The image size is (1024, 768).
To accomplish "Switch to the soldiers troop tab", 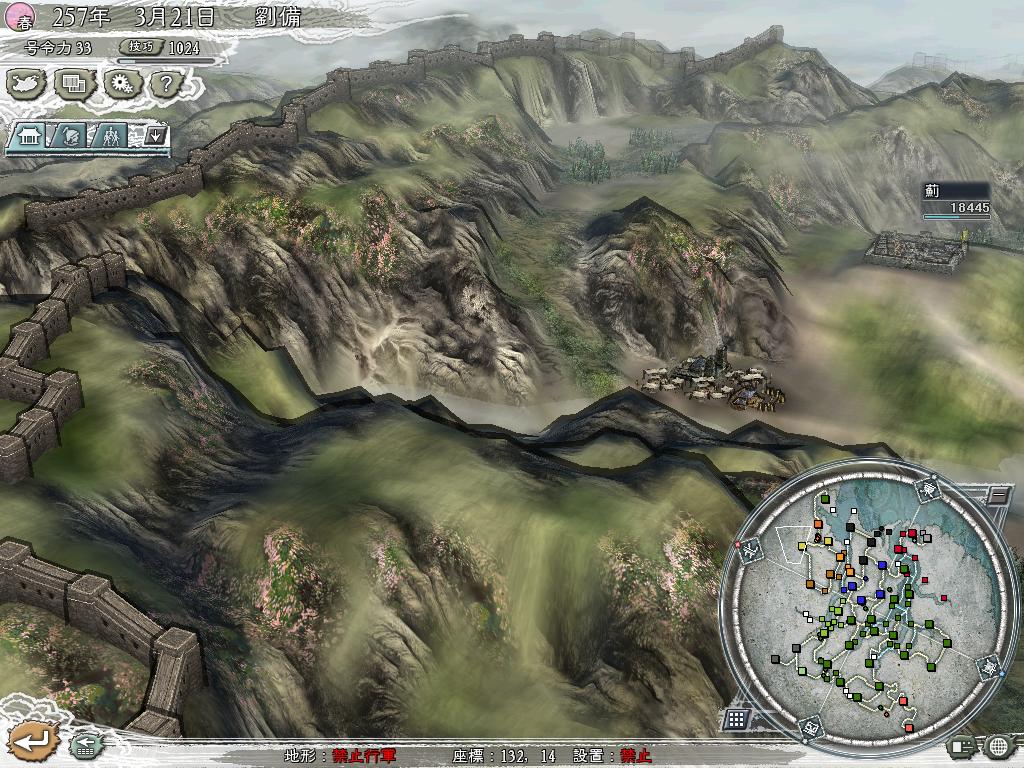I will (110, 135).
